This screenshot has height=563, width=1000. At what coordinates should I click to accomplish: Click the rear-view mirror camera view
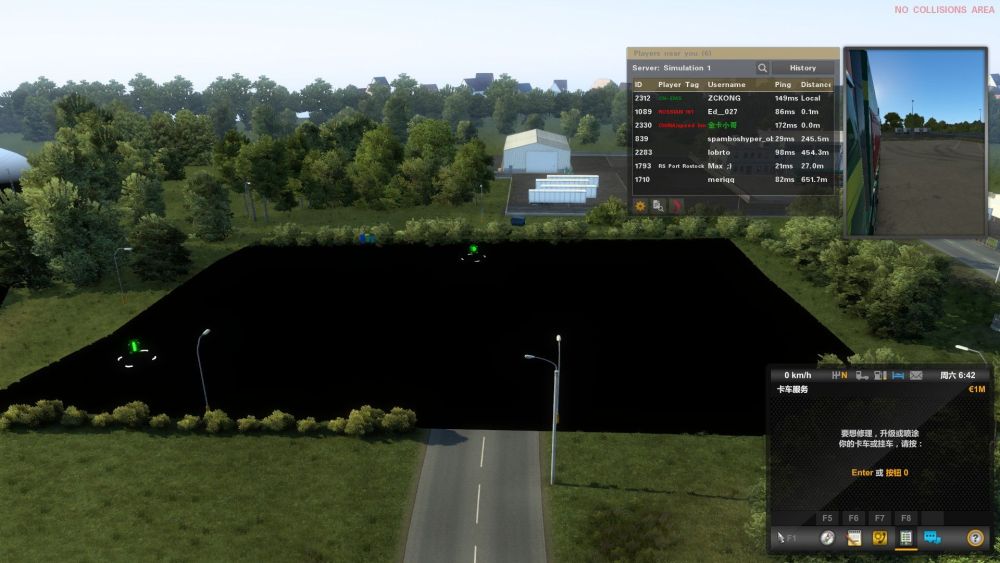(x=915, y=142)
